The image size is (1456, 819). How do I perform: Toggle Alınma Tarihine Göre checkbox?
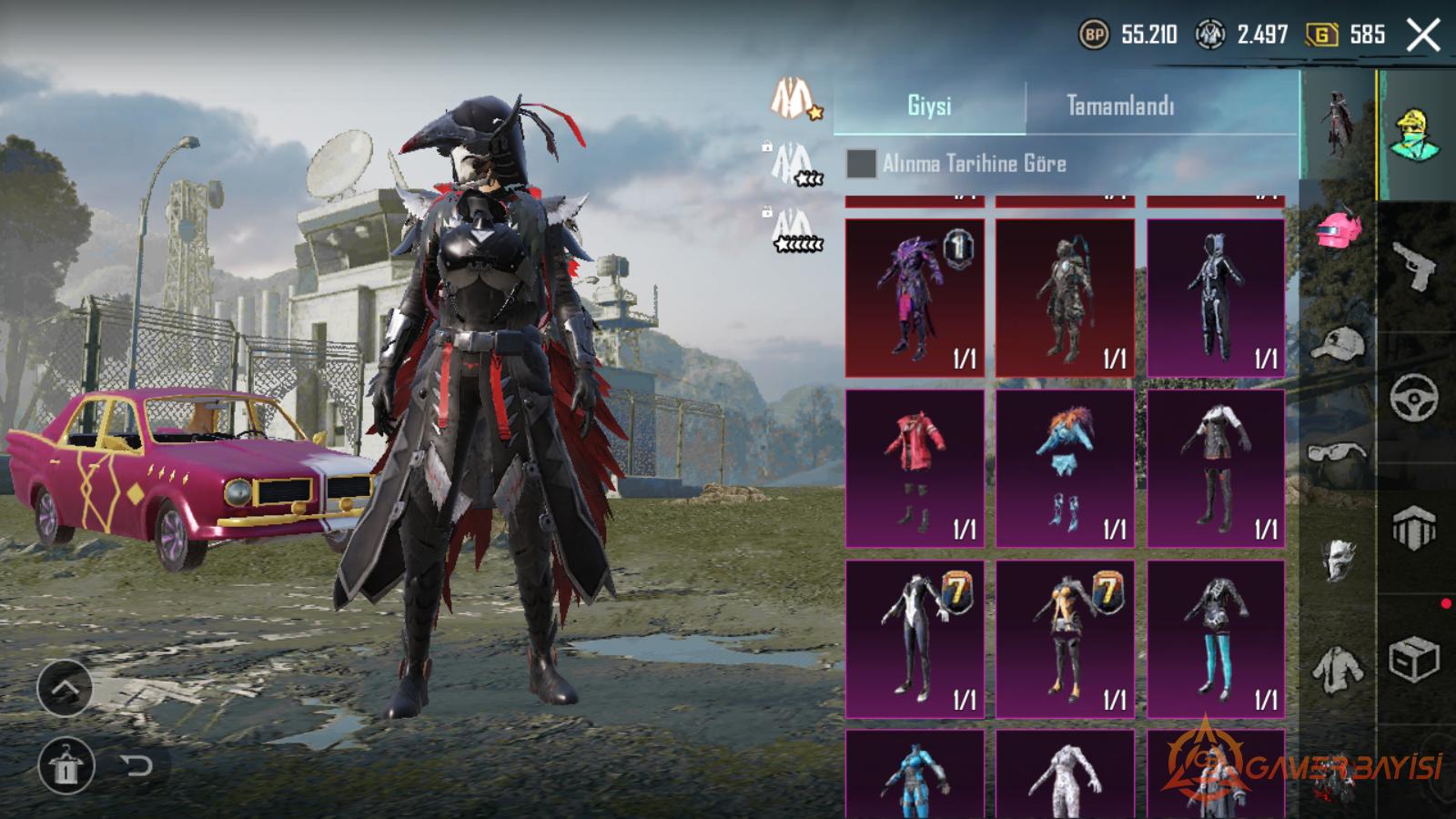pos(861,164)
